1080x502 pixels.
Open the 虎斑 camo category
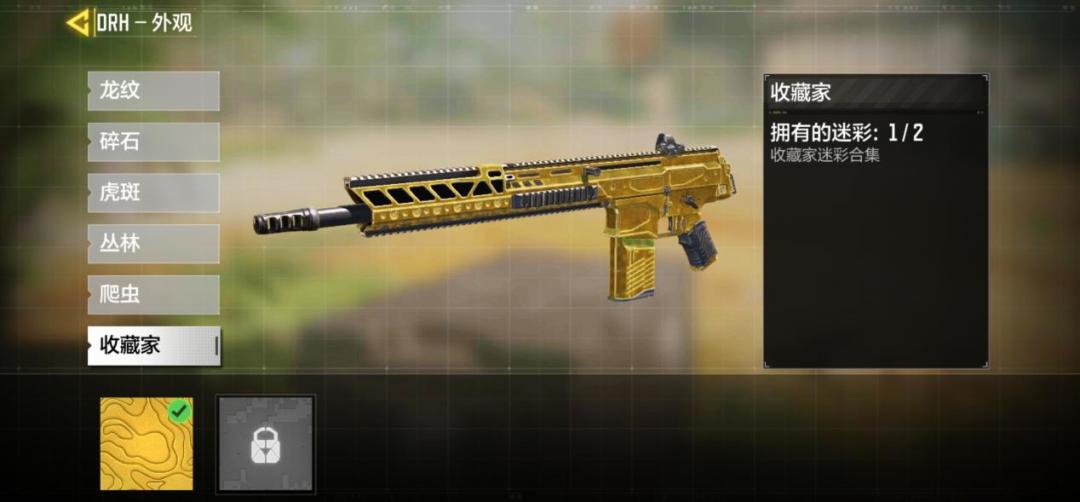(153, 193)
